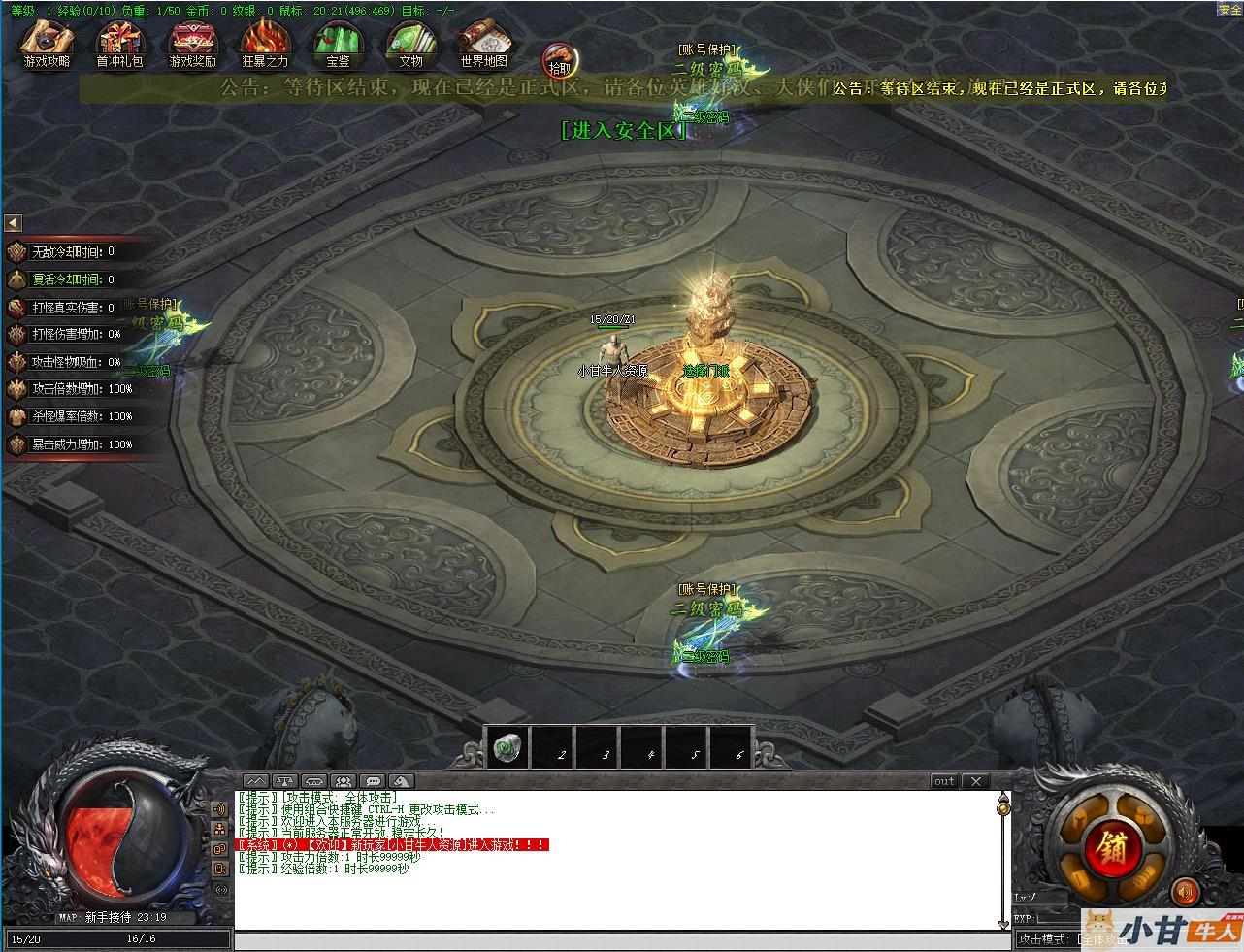The image size is (1244, 952).
Task: Open the 宝鉴 green jade menu
Action: click(x=338, y=44)
